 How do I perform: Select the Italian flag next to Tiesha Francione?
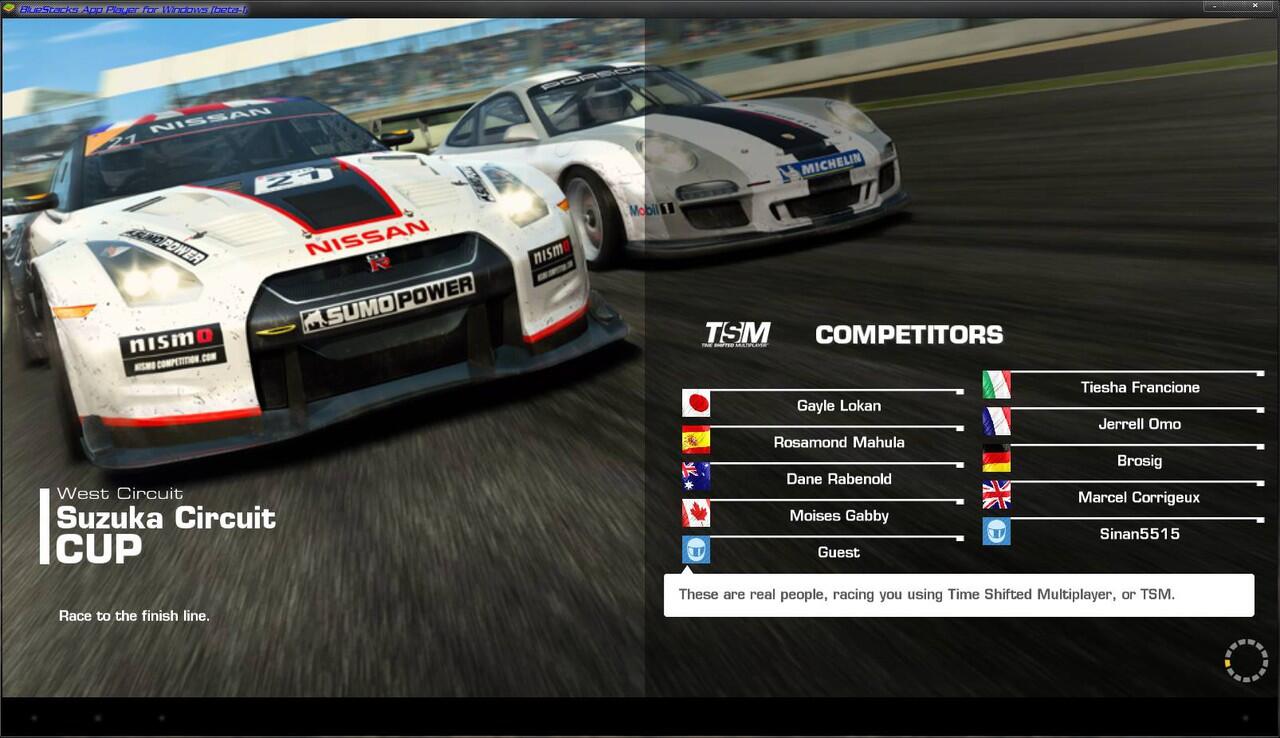click(996, 384)
